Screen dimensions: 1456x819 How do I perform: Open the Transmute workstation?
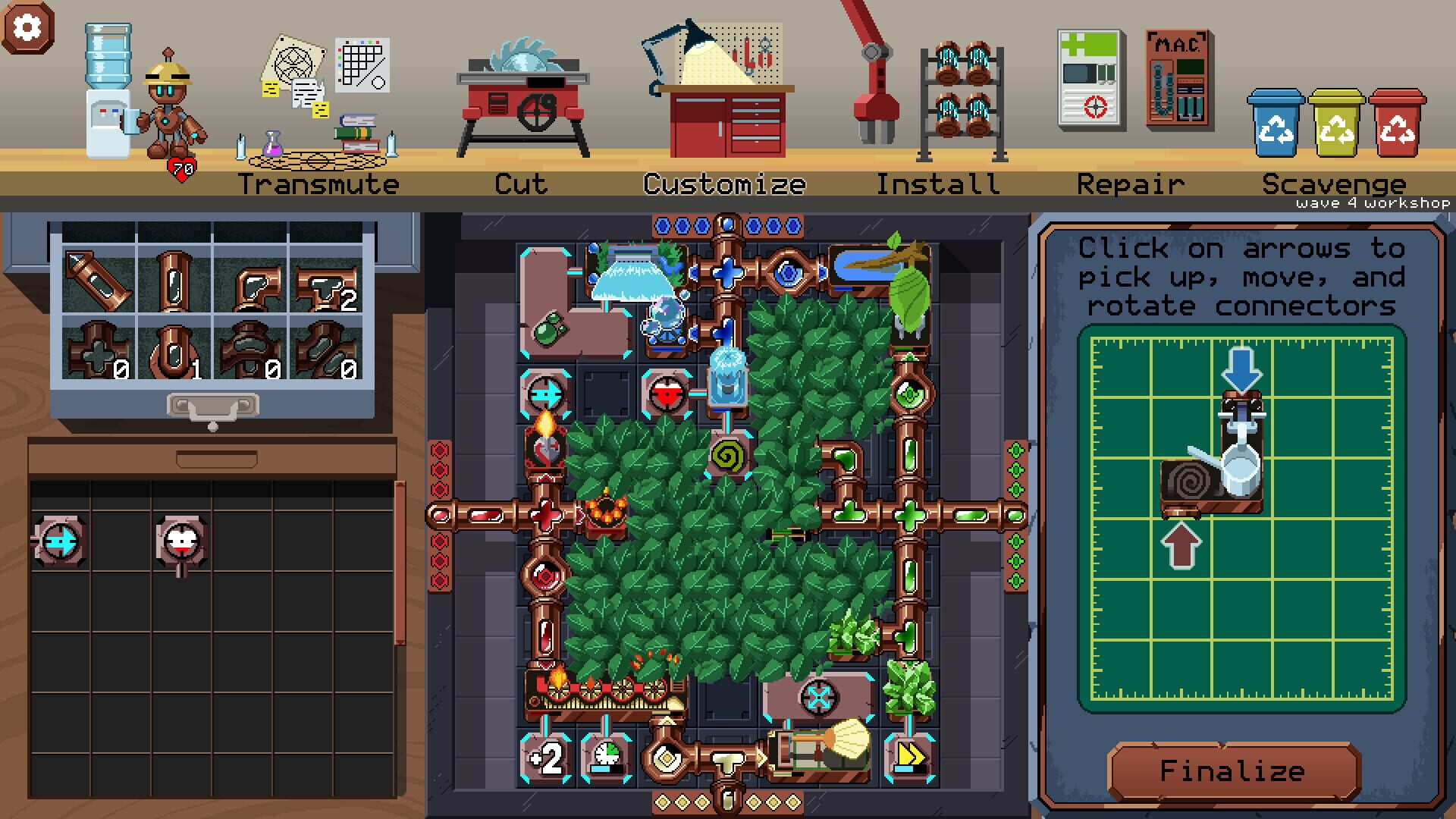click(318, 182)
